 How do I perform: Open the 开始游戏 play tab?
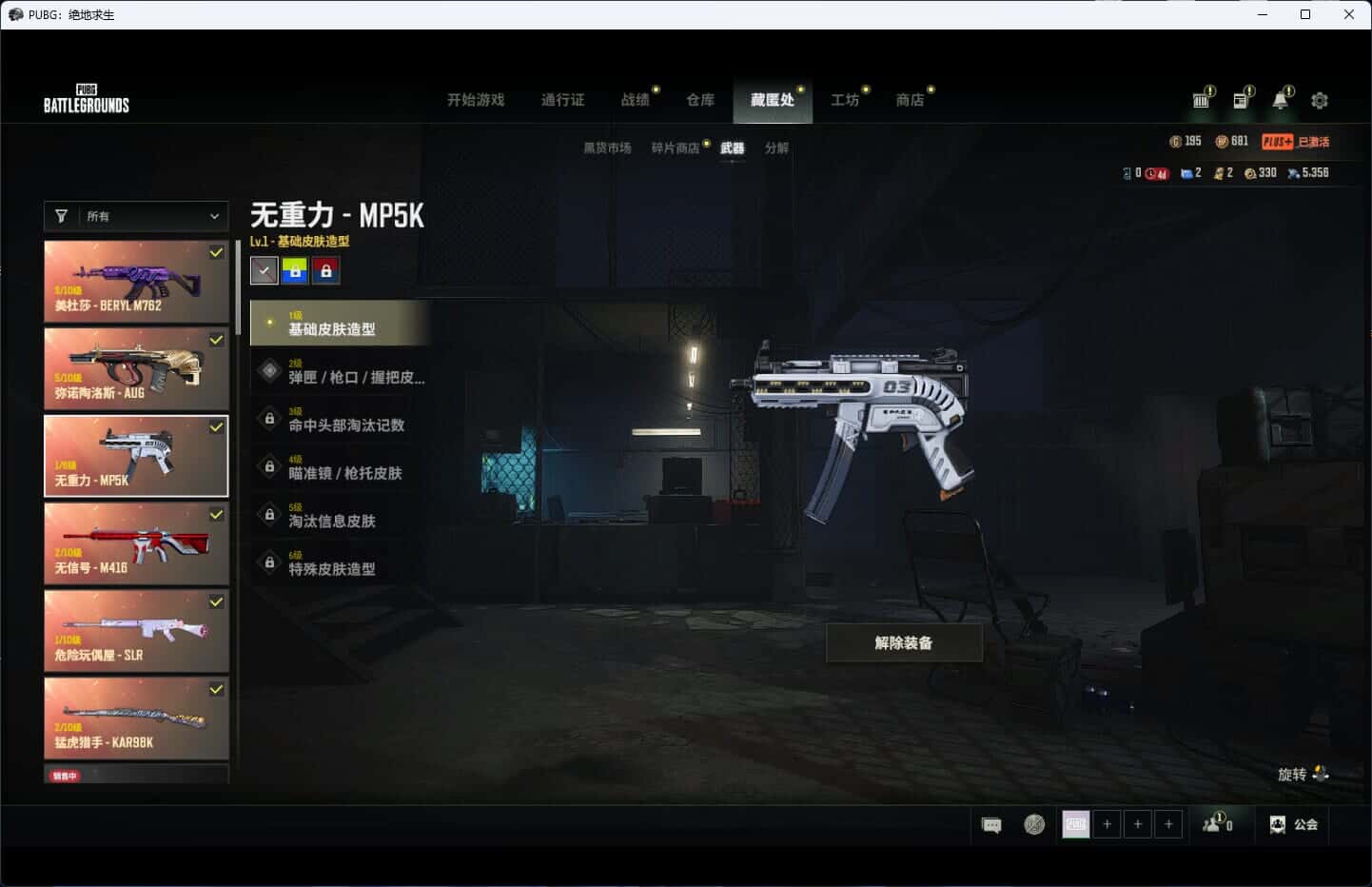click(x=476, y=100)
